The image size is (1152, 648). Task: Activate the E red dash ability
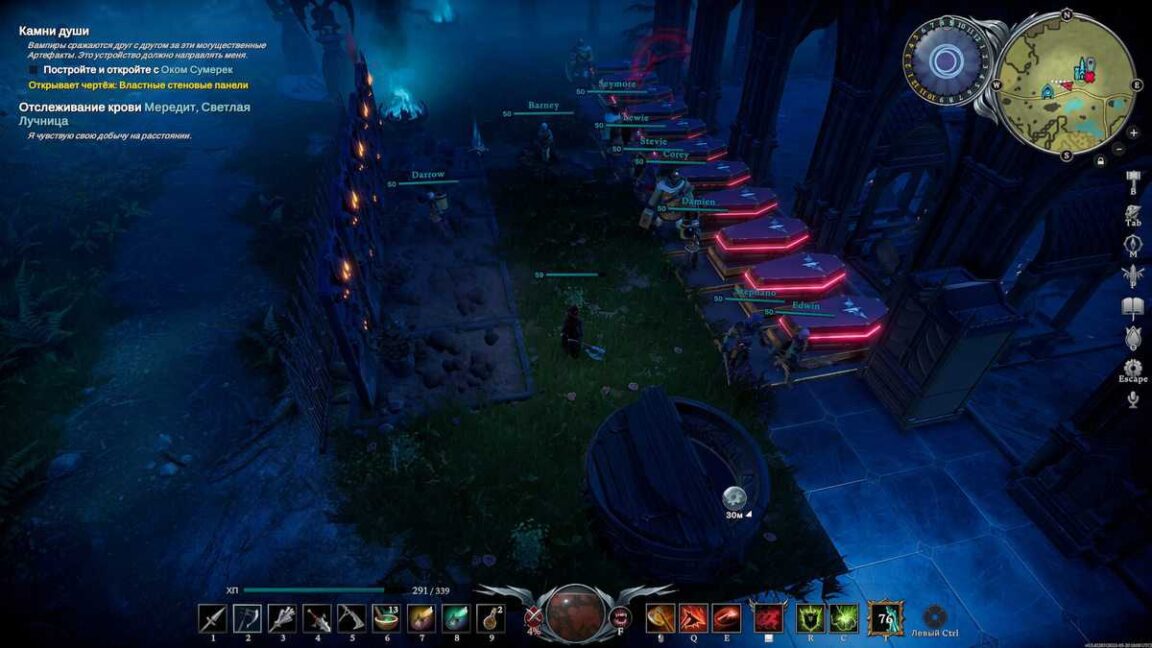pos(727,618)
